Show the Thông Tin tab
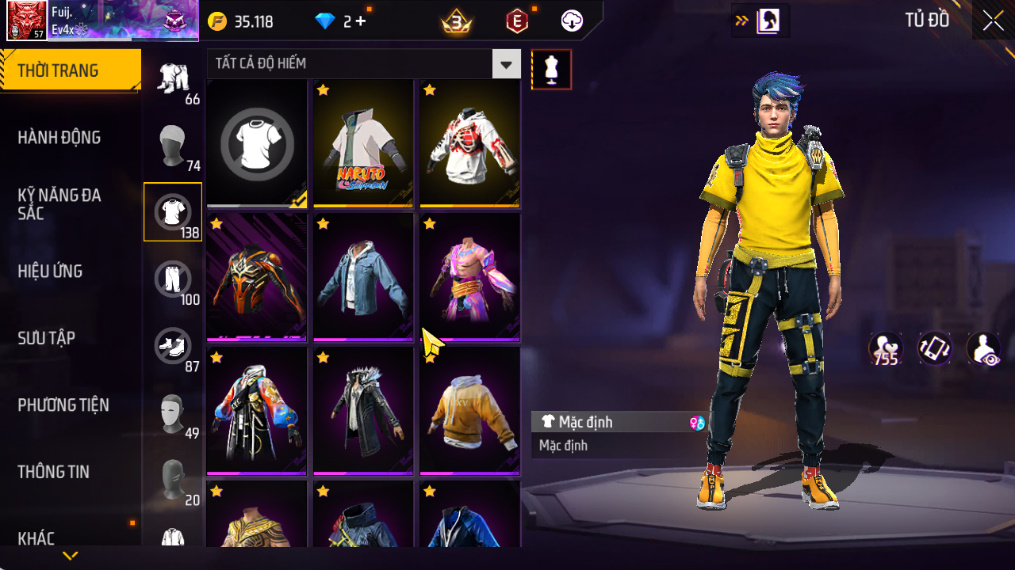The image size is (1015, 570). coord(53,472)
